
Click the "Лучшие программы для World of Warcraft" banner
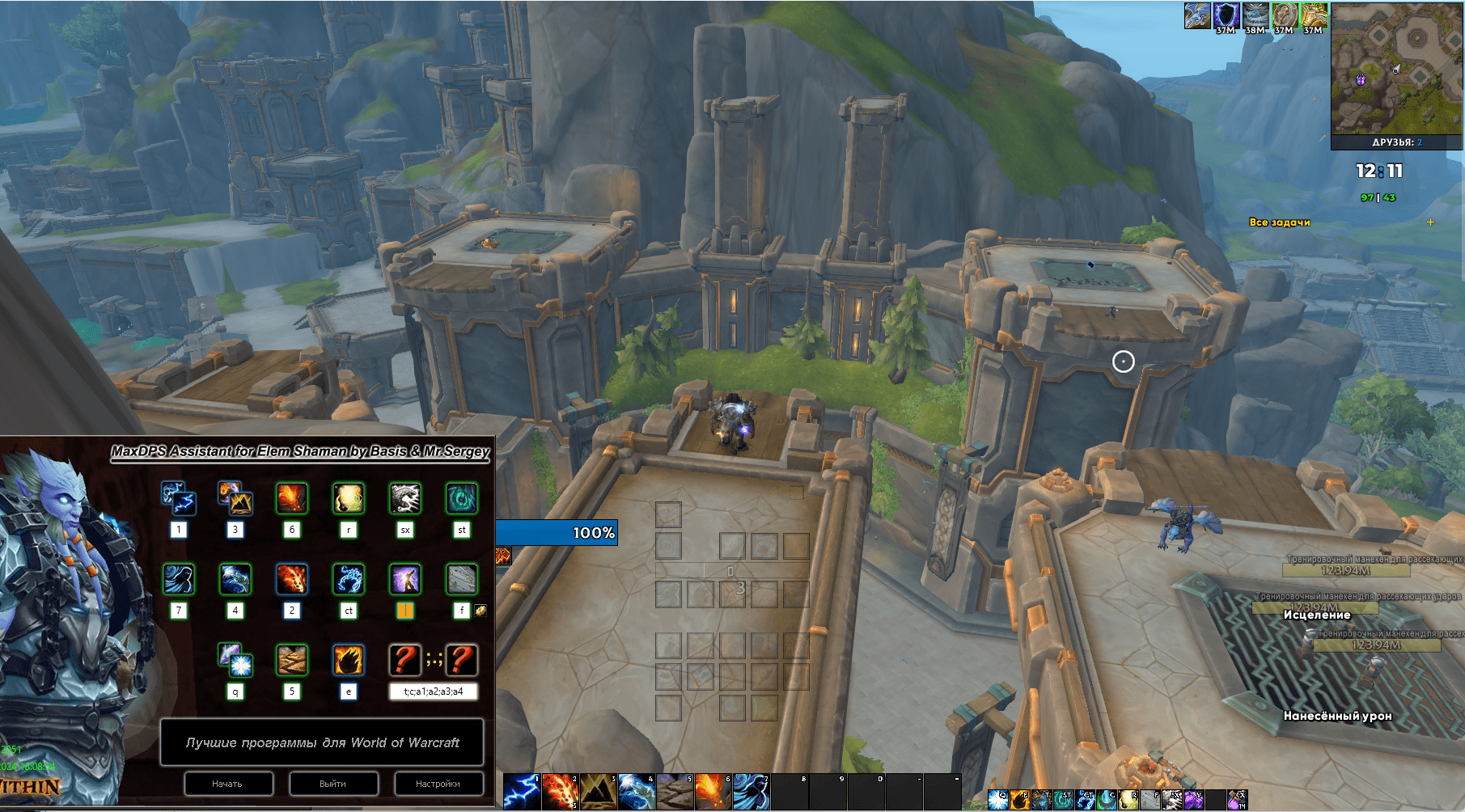[x=322, y=742]
